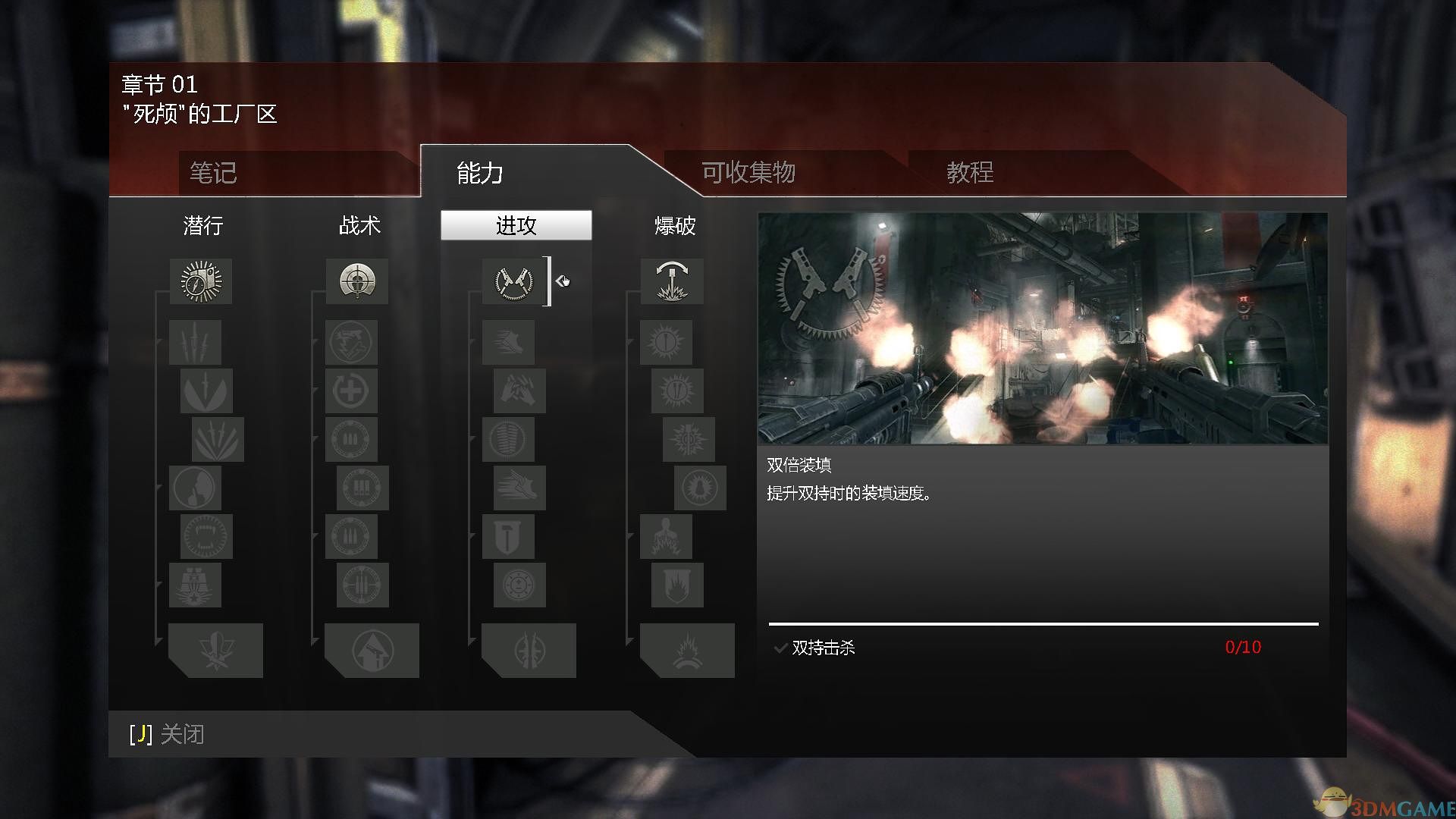Click the 潜行 column header
The width and height of the screenshot is (1456, 819).
coord(202,225)
